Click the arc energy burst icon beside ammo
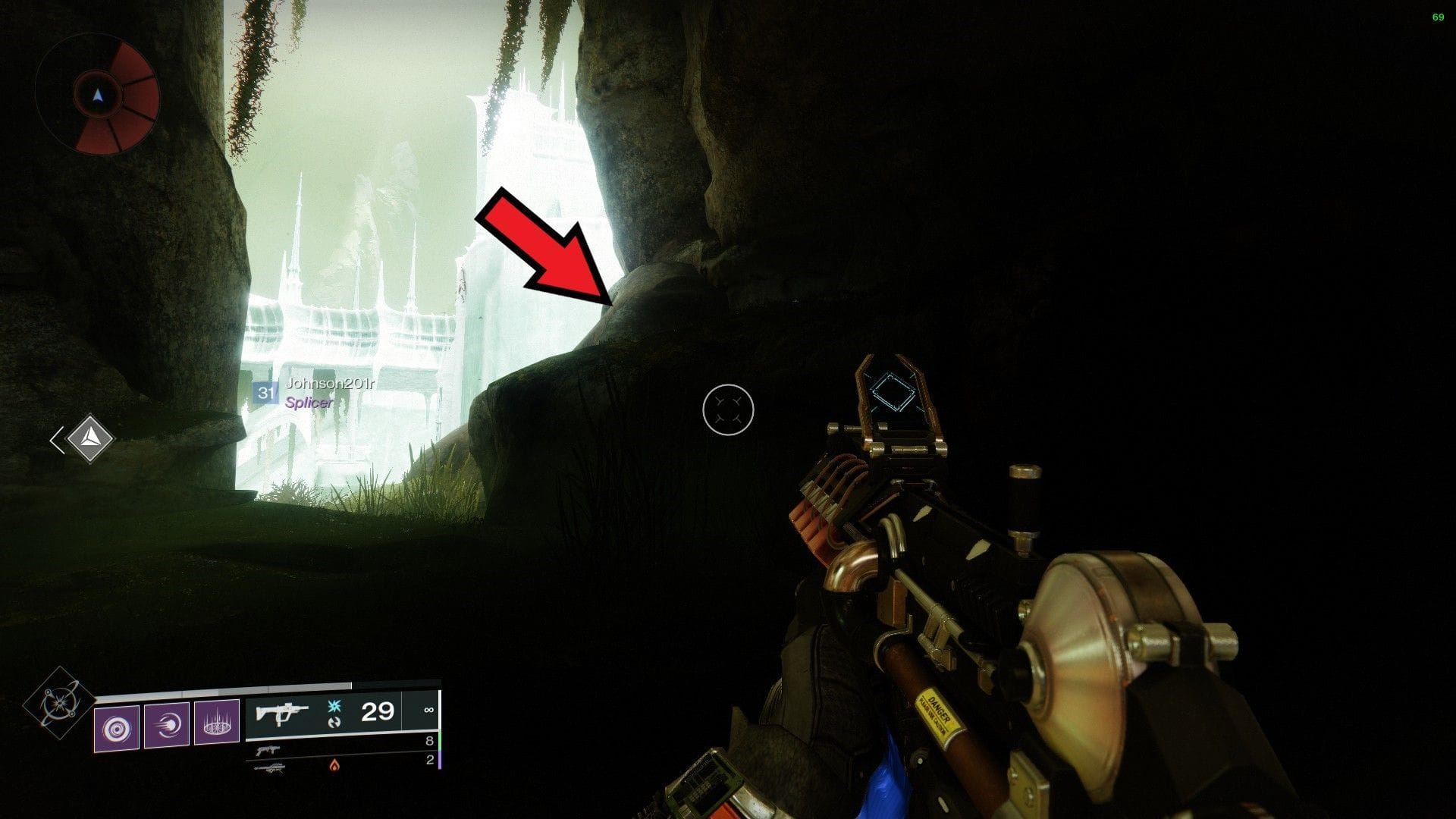This screenshot has height=819, width=1456. [333, 706]
